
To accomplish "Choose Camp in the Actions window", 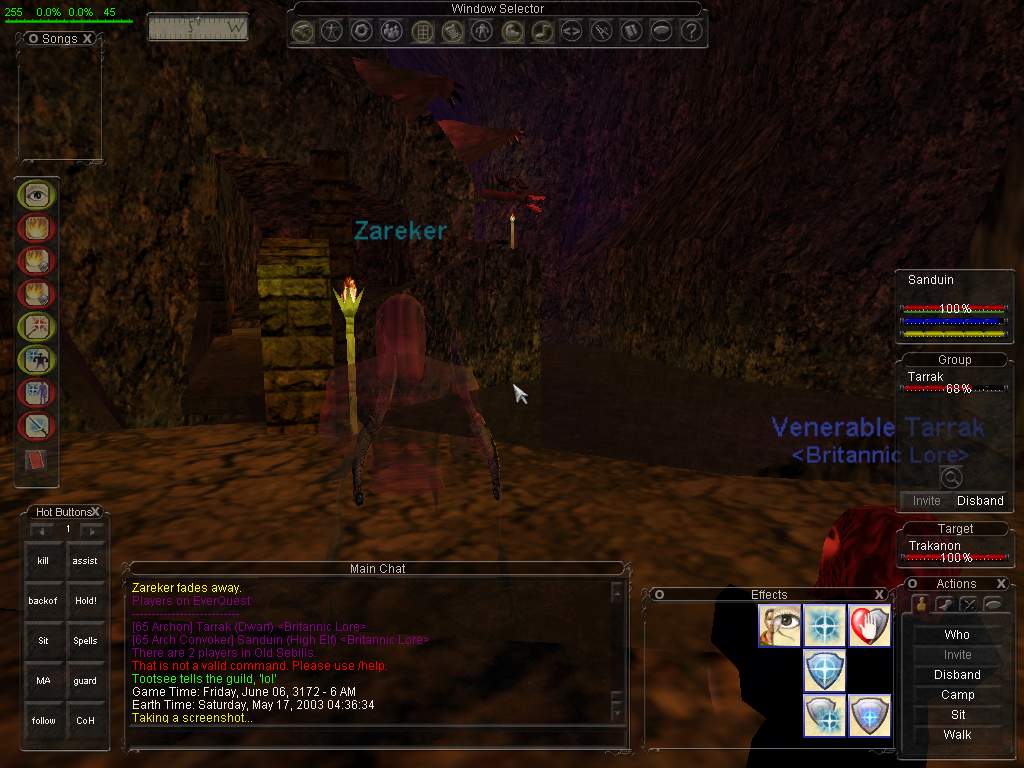I will (x=957, y=695).
